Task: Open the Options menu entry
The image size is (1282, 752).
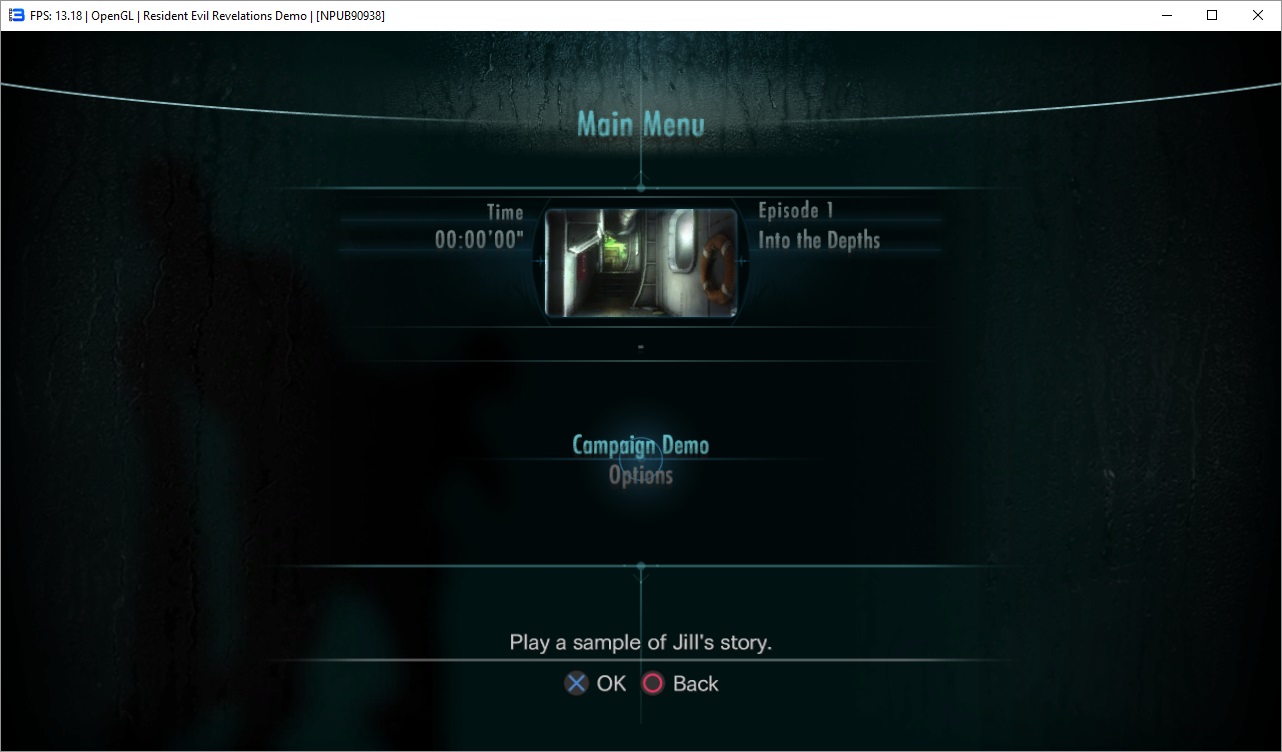Action: pos(640,476)
